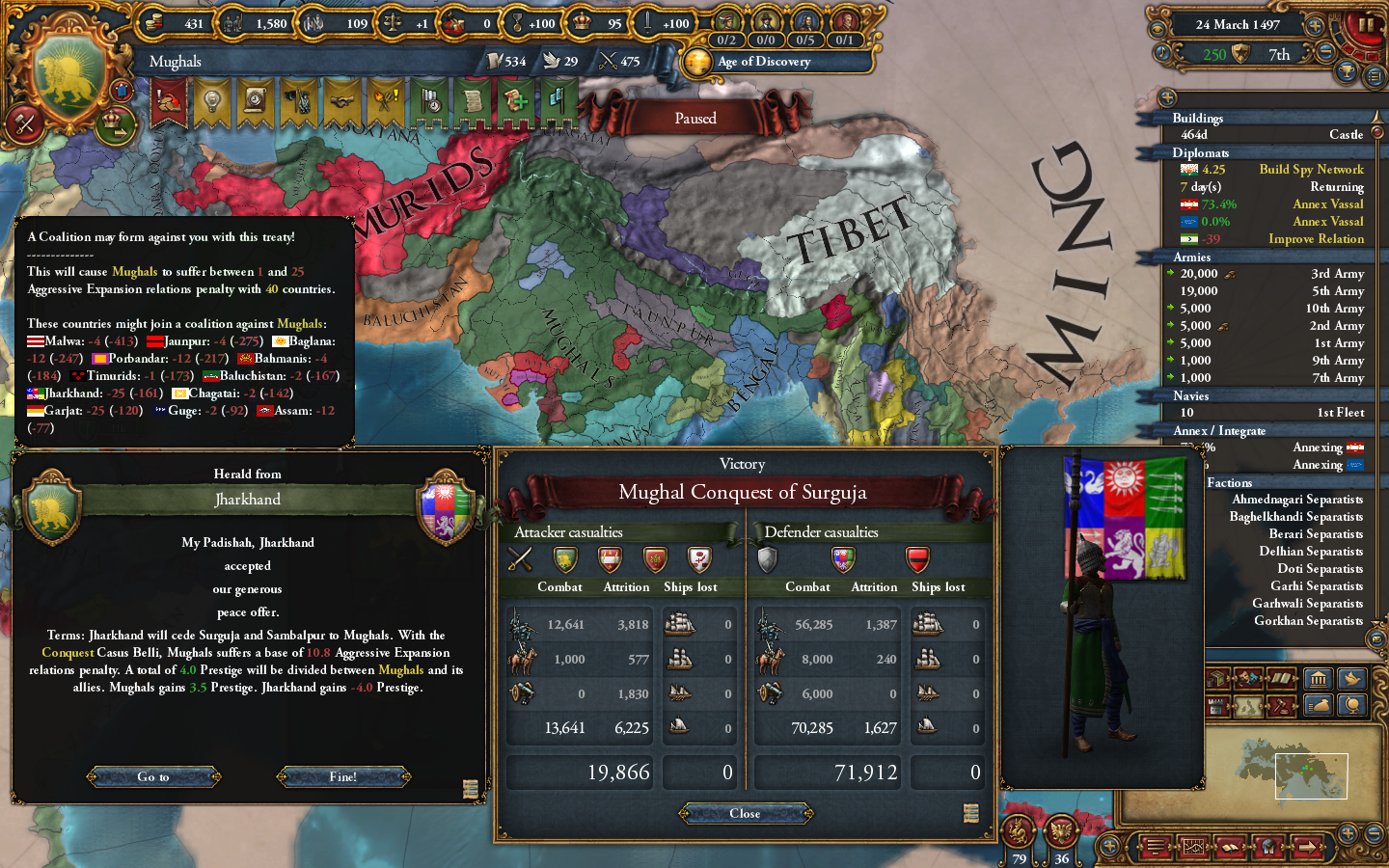Click Fine! to dismiss the Jharkhand herald

click(344, 776)
